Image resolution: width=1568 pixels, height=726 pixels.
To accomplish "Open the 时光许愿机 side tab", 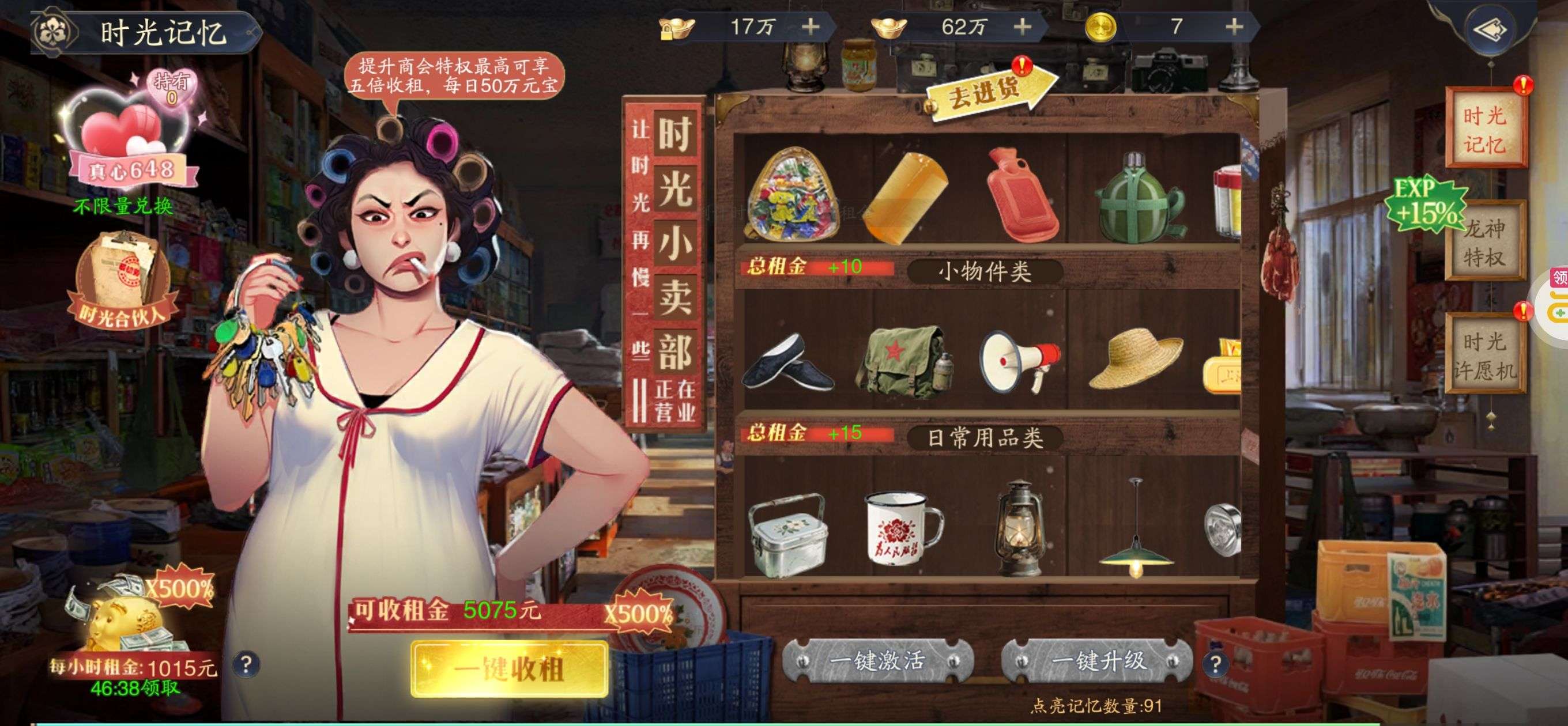I will pyautogui.click(x=1484, y=356).
